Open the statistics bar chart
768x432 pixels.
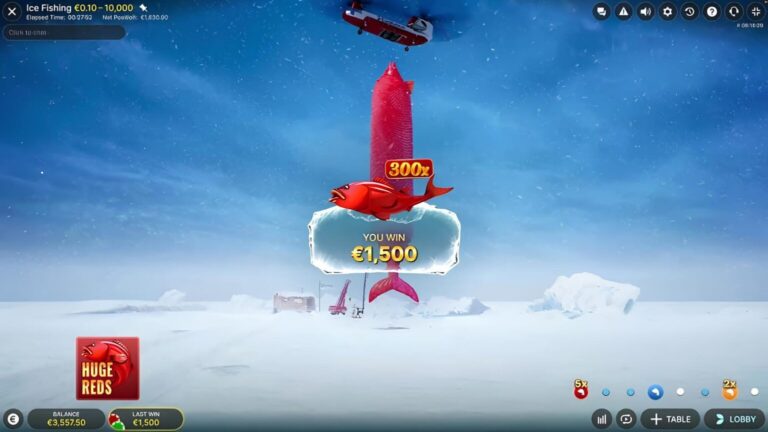click(x=602, y=419)
